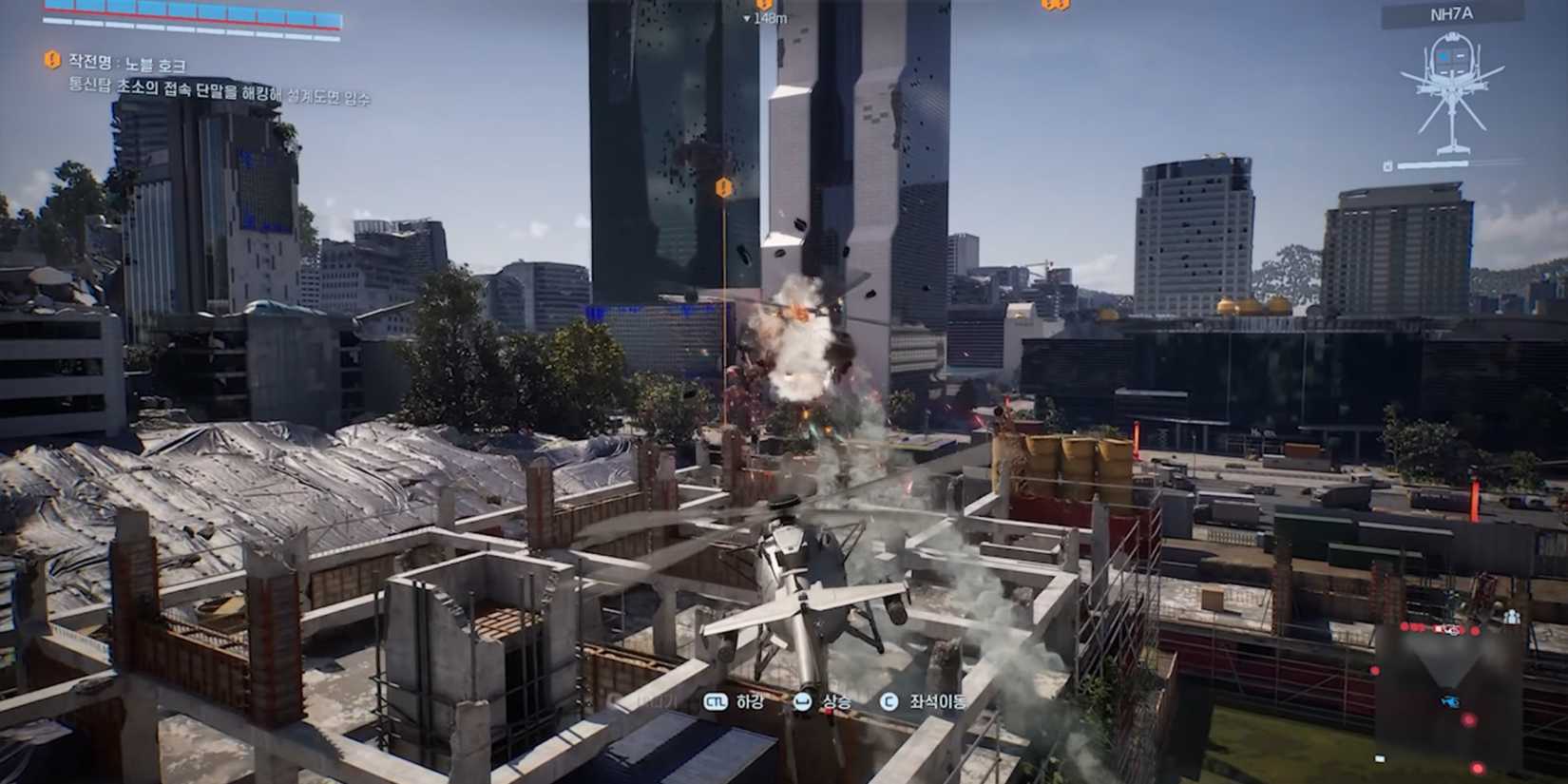Select the blue player helicopter icon on minimap
Screen dimensions: 1568x784
click(x=1449, y=700)
